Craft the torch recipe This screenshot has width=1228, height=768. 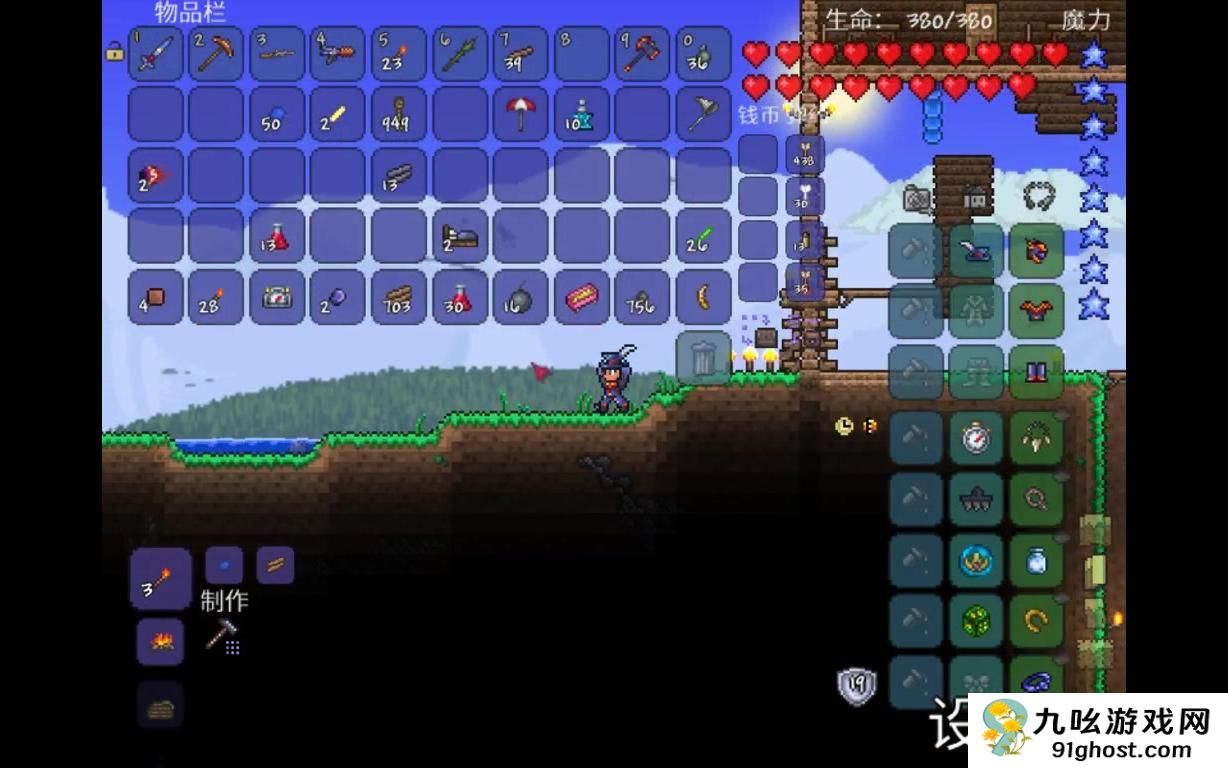click(160, 580)
